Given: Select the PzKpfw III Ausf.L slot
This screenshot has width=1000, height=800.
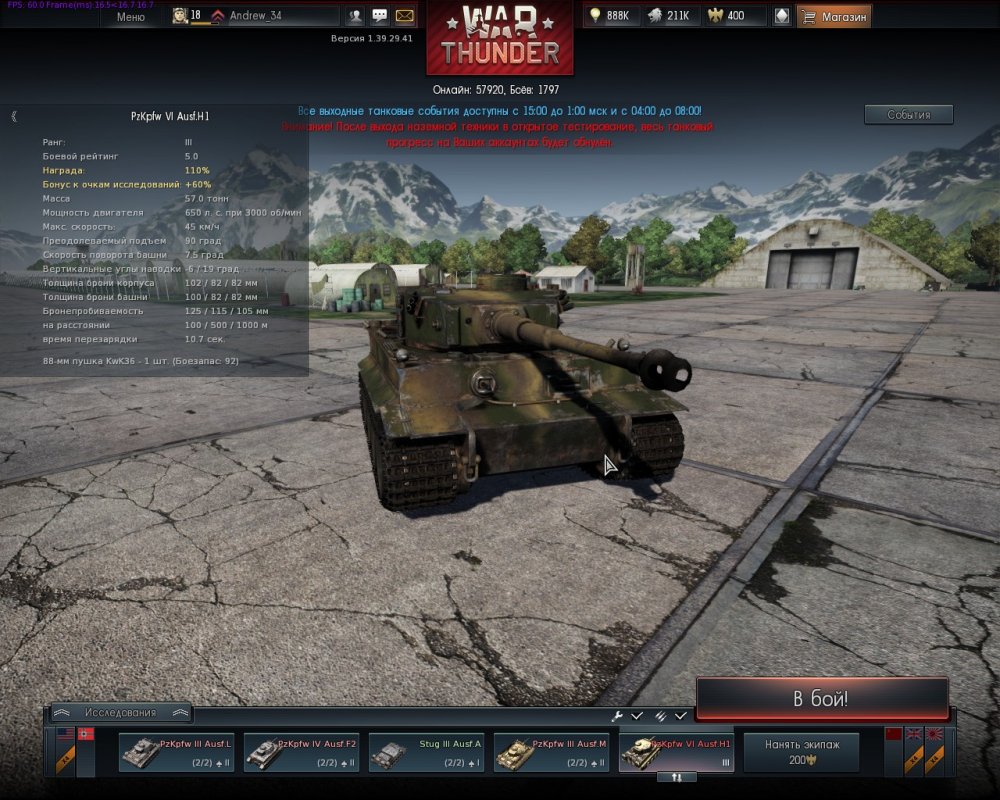Looking at the screenshot, I should (176, 752).
